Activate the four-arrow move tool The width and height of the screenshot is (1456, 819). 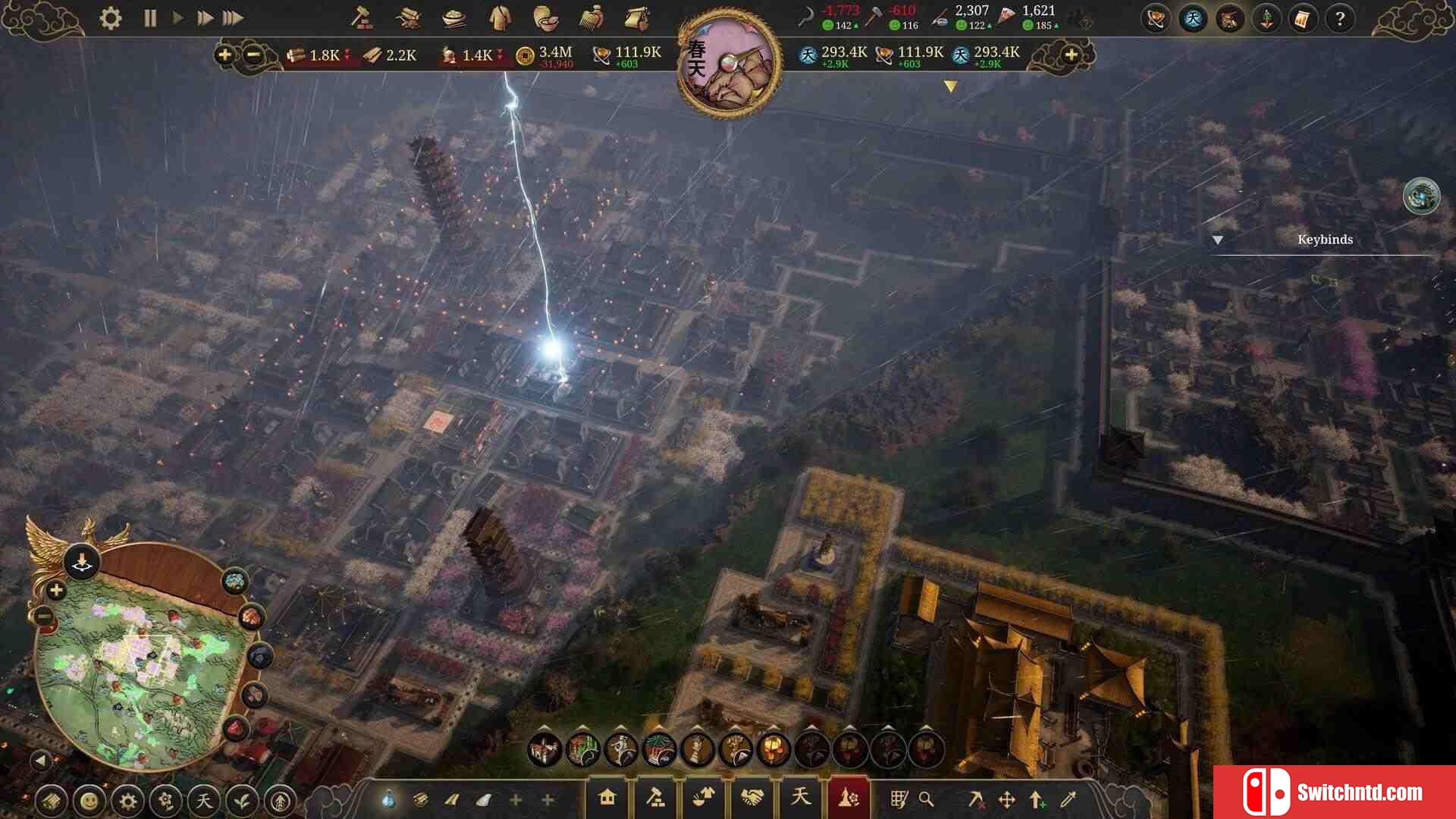(x=1006, y=799)
